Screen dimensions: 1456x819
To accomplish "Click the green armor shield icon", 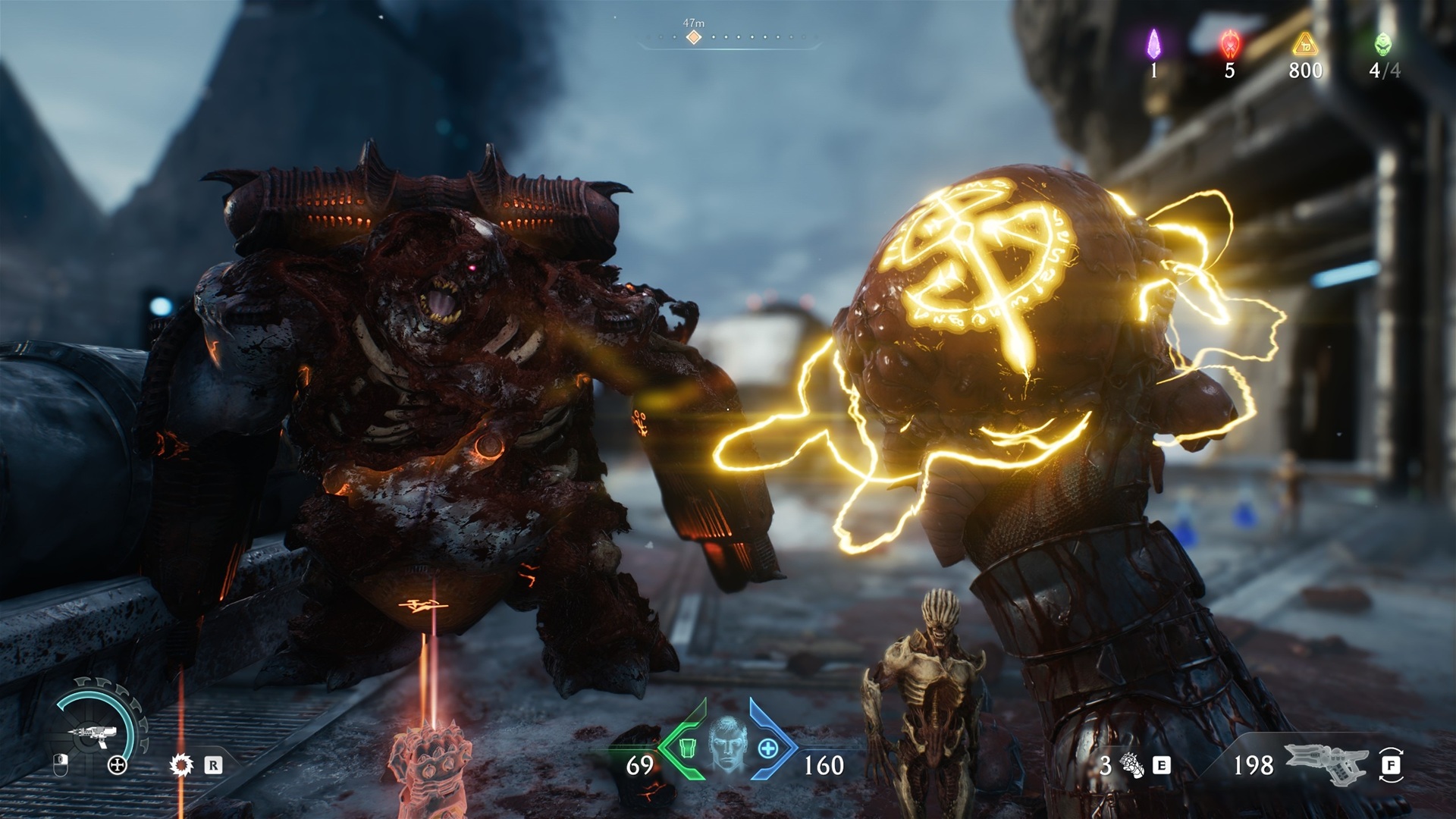I will [686, 747].
